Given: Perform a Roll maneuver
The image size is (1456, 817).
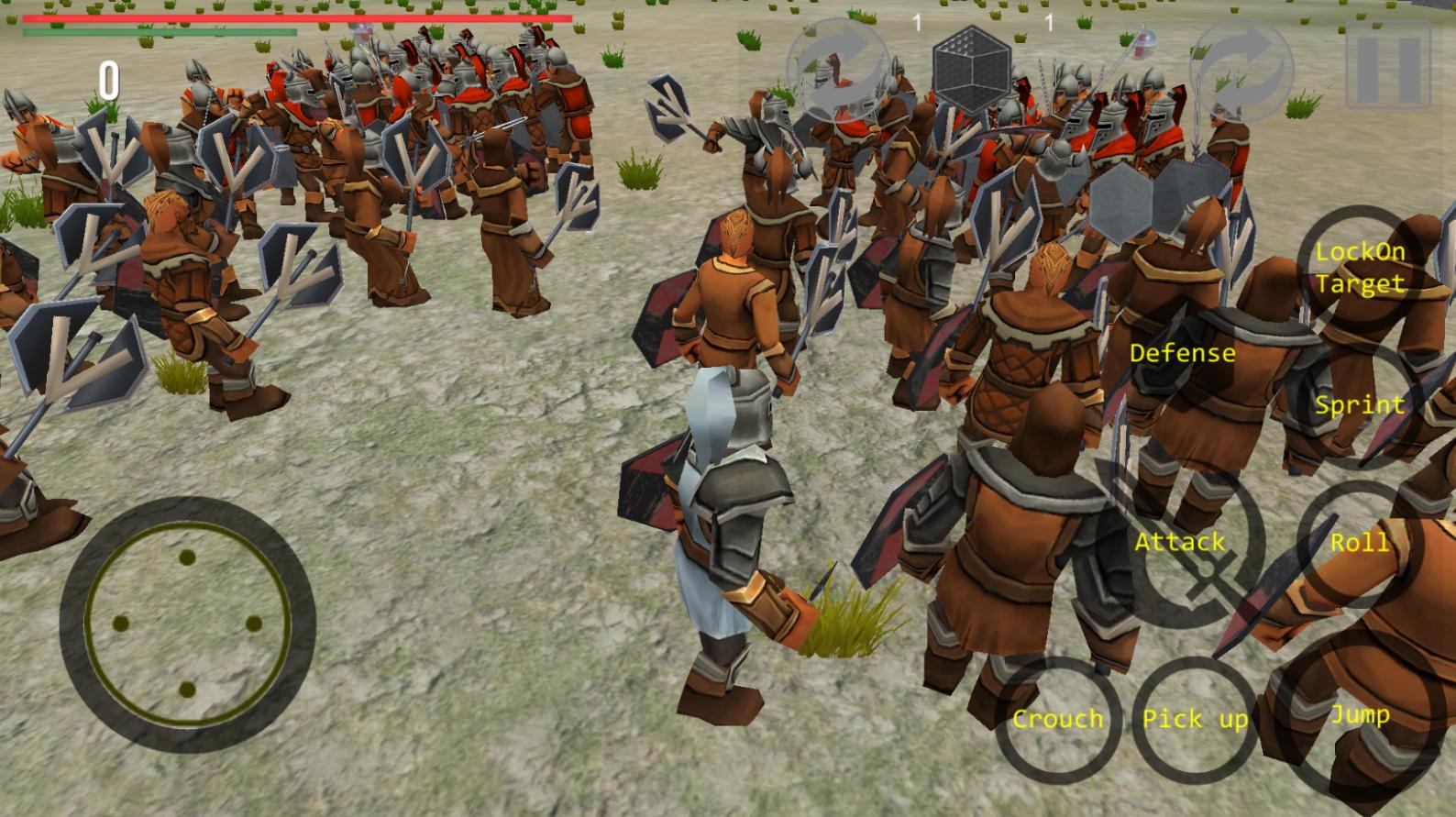Looking at the screenshot, I should [x=1360, y=543].
